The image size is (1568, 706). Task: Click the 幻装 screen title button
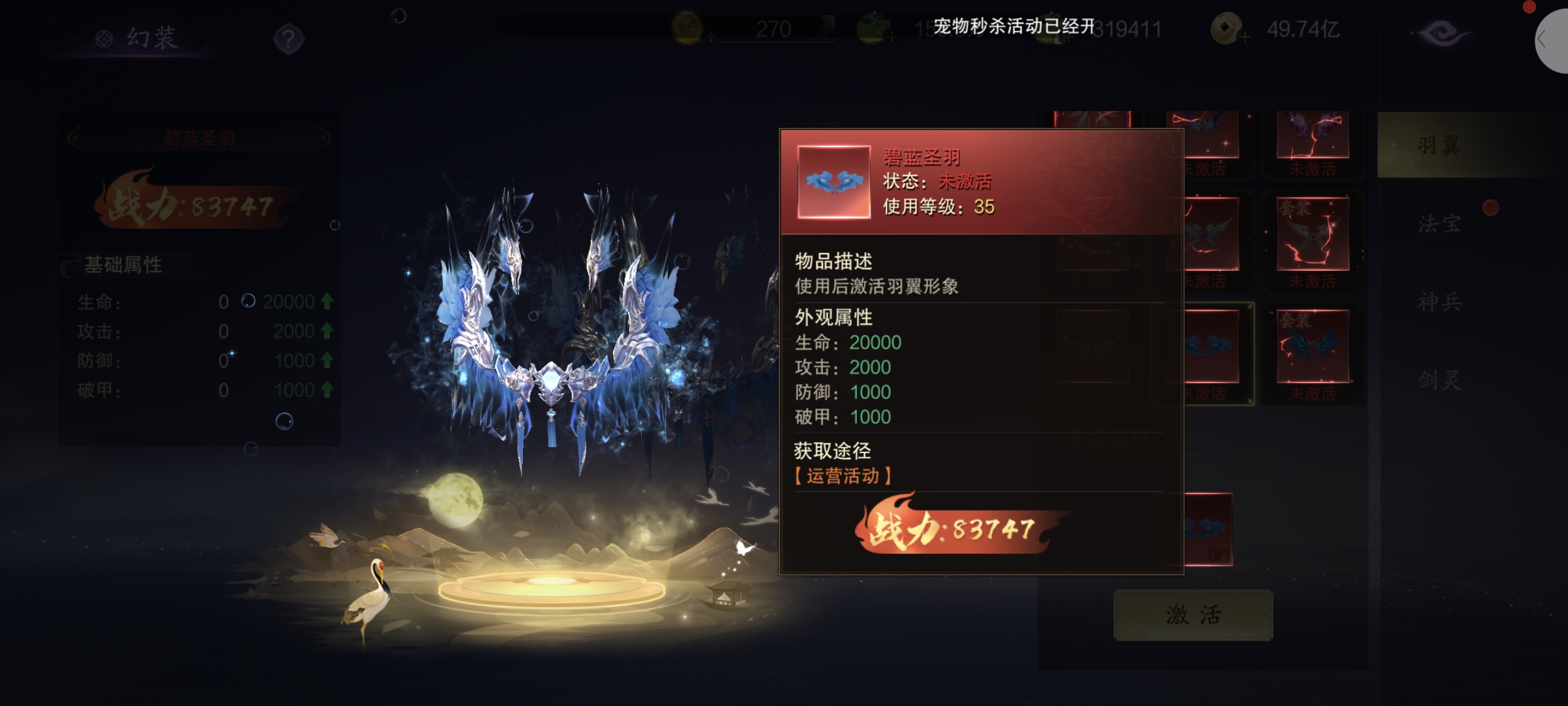[x=139, y=38]
